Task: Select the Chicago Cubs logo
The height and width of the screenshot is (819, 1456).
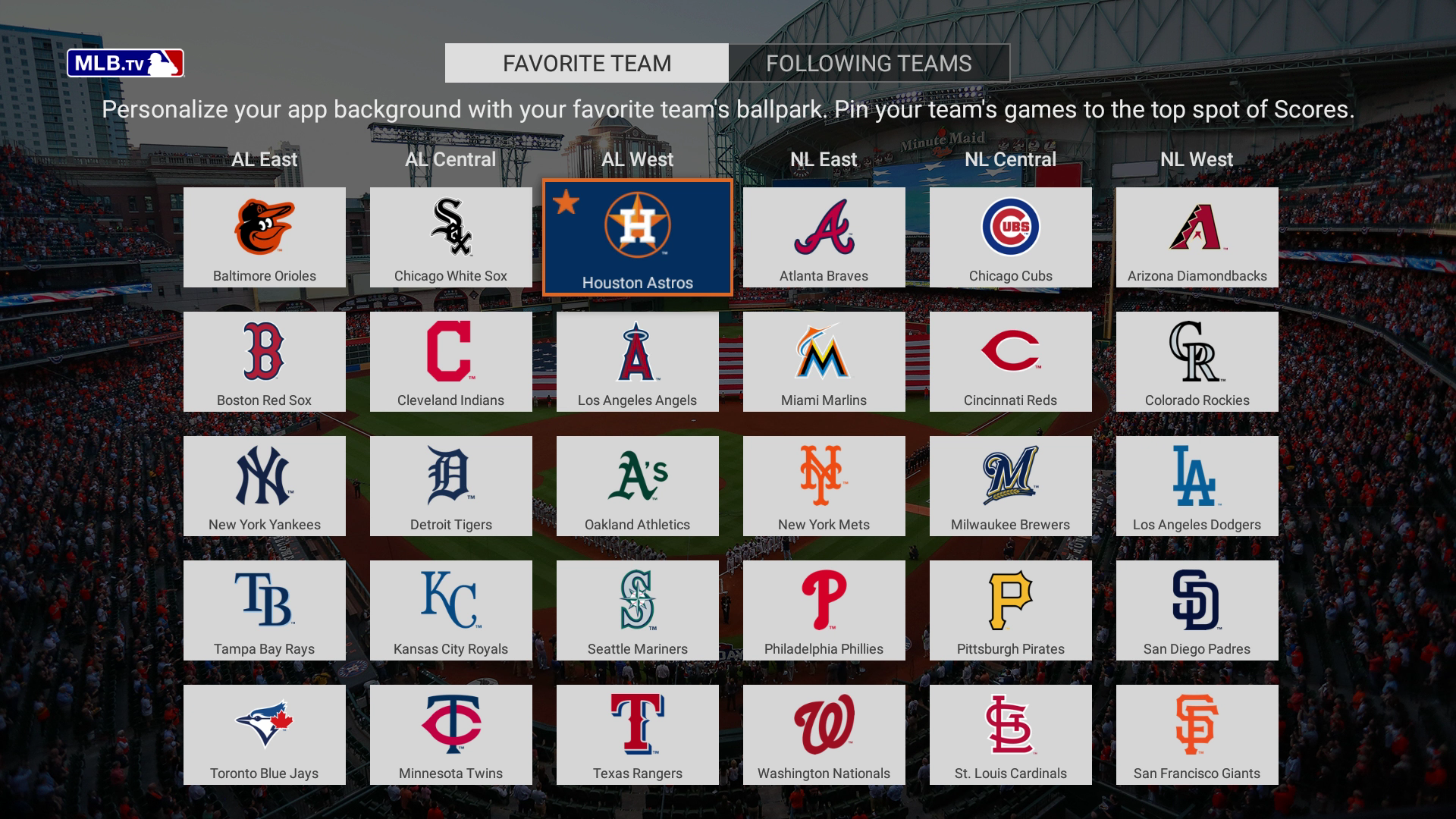Action: 1010,227
